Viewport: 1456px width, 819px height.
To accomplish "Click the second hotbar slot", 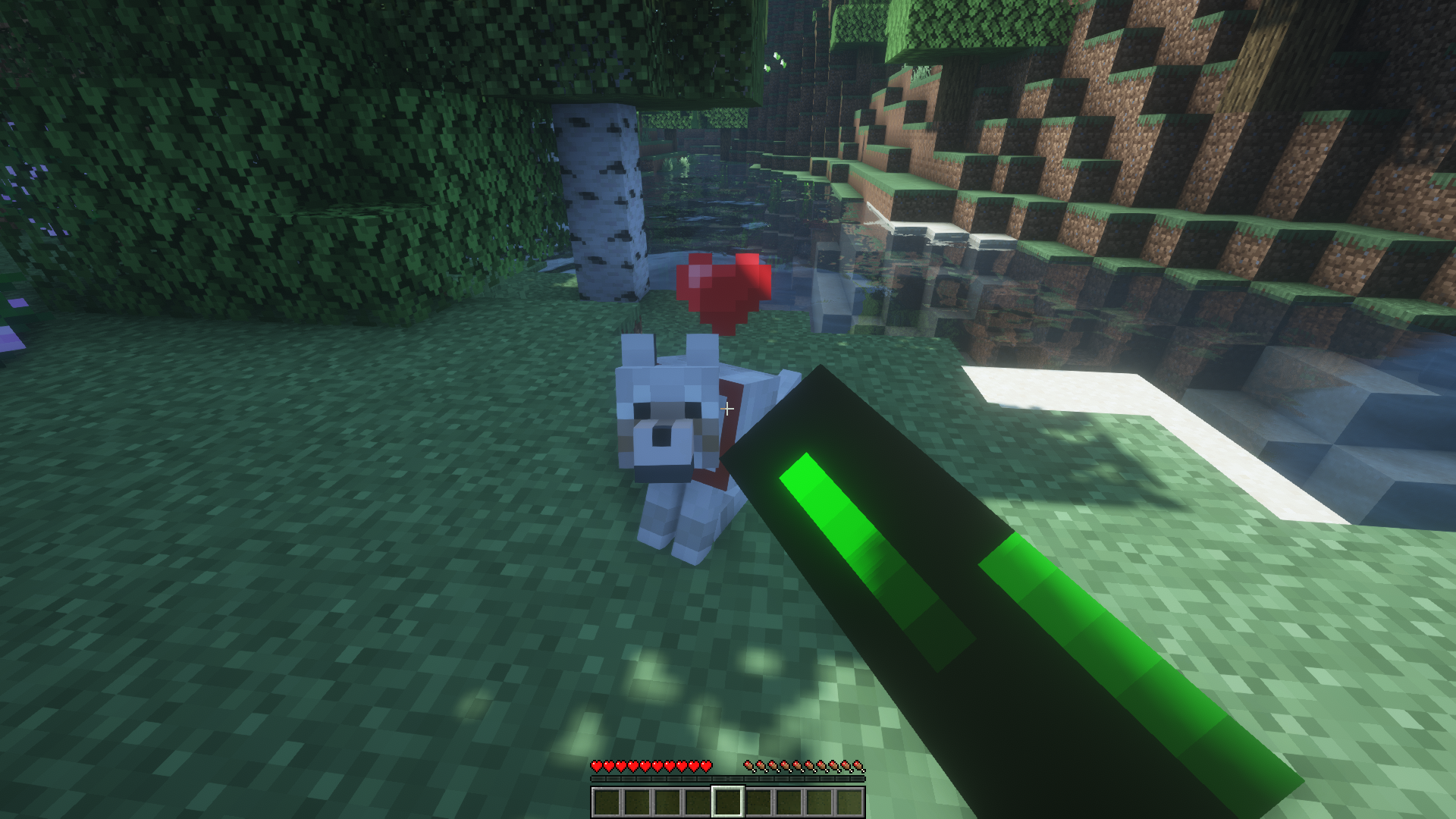I will [637, 801].
